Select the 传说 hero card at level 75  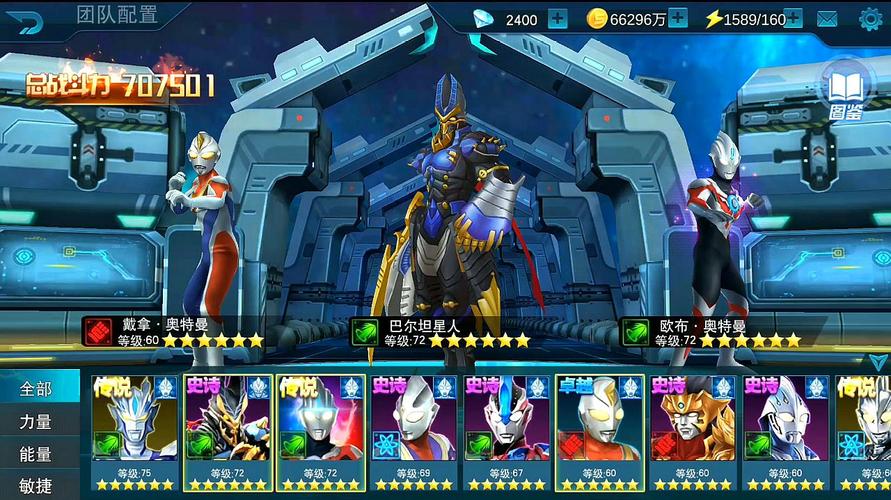tap(134, 432)
